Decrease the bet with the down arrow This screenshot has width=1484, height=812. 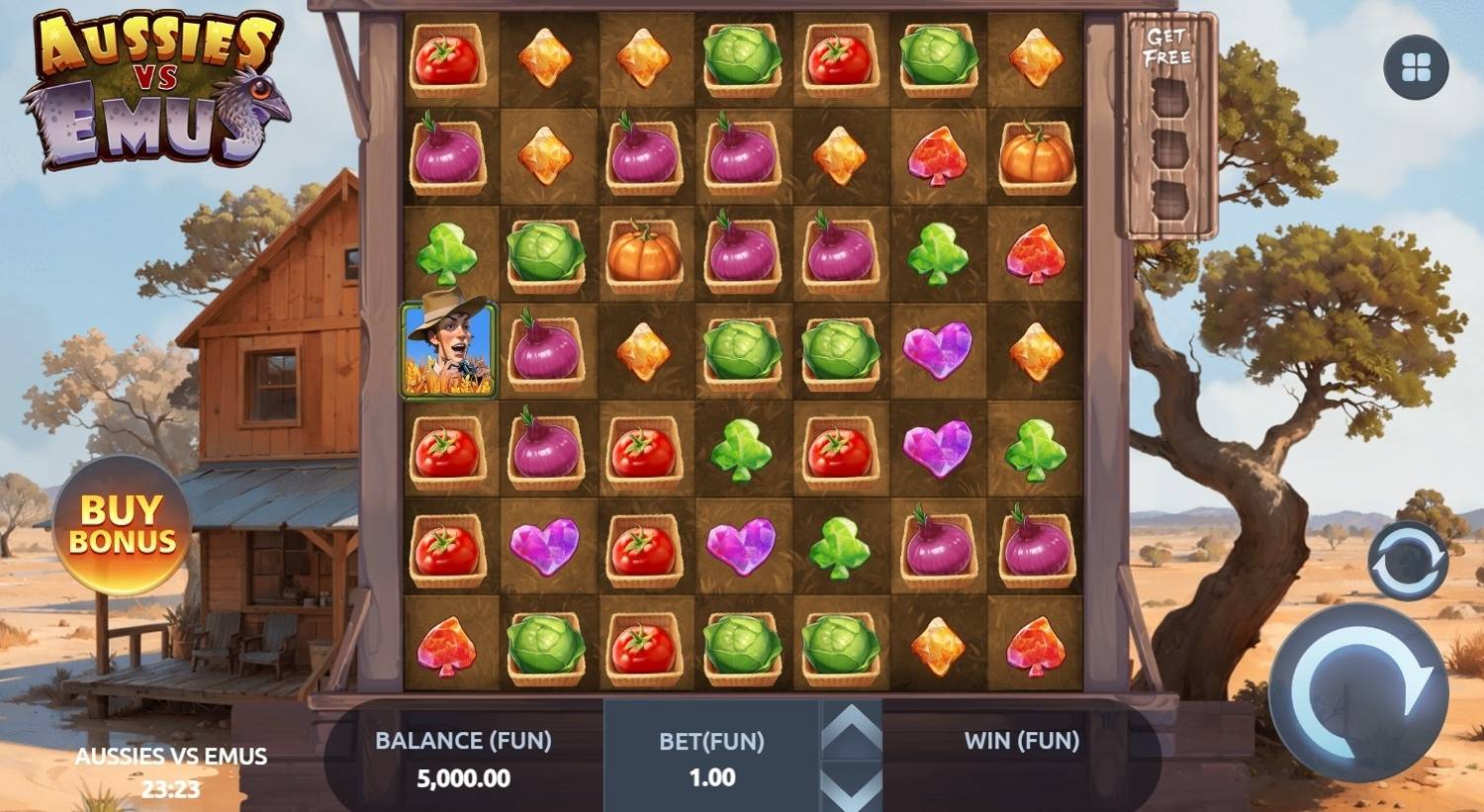tap(851, 788)
